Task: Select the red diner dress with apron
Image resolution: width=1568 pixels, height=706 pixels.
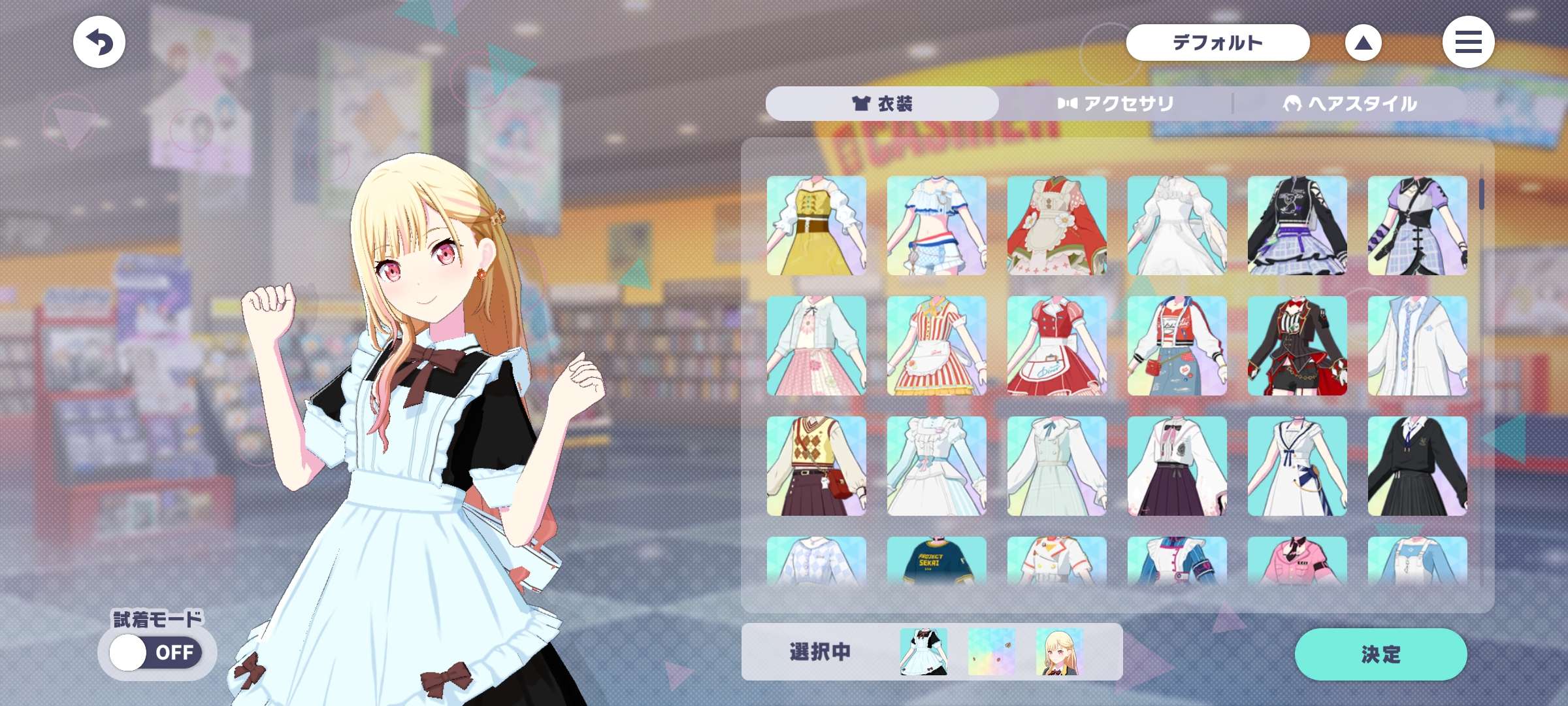Action: point(1057,346)
